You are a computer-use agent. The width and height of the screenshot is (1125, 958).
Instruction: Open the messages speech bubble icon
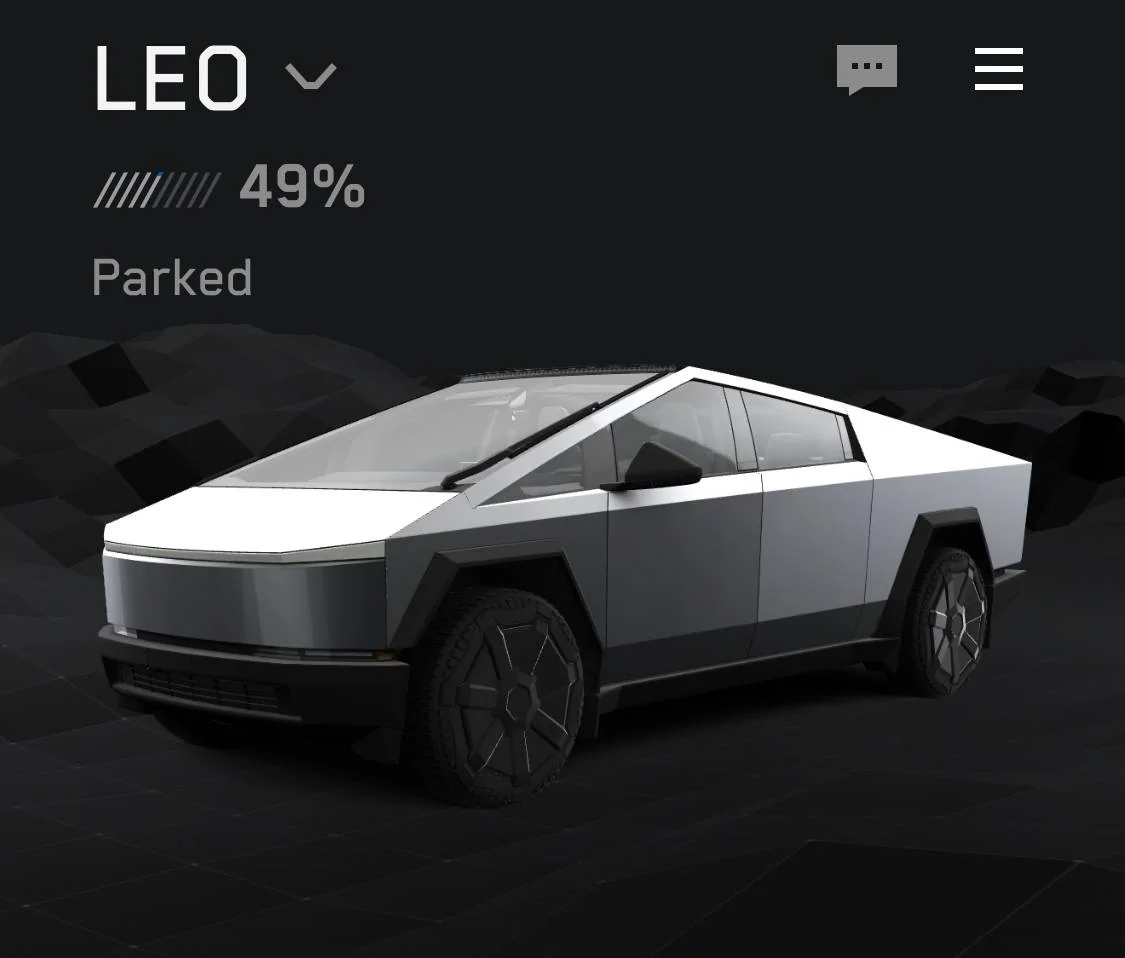coord(866,70)
